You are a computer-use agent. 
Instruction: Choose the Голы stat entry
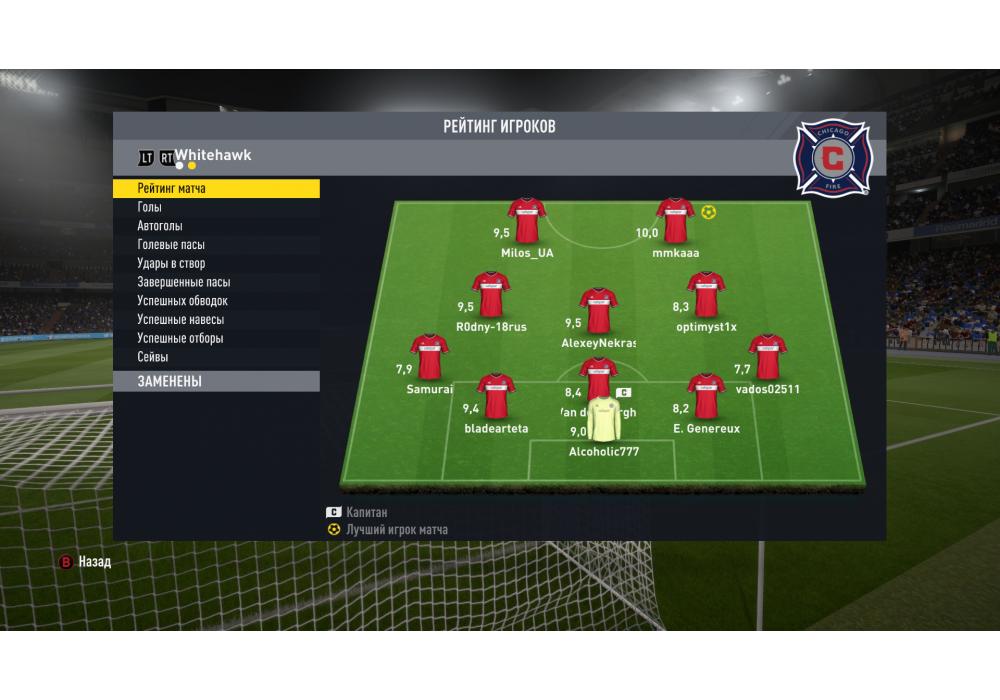(x=150, y=207)
